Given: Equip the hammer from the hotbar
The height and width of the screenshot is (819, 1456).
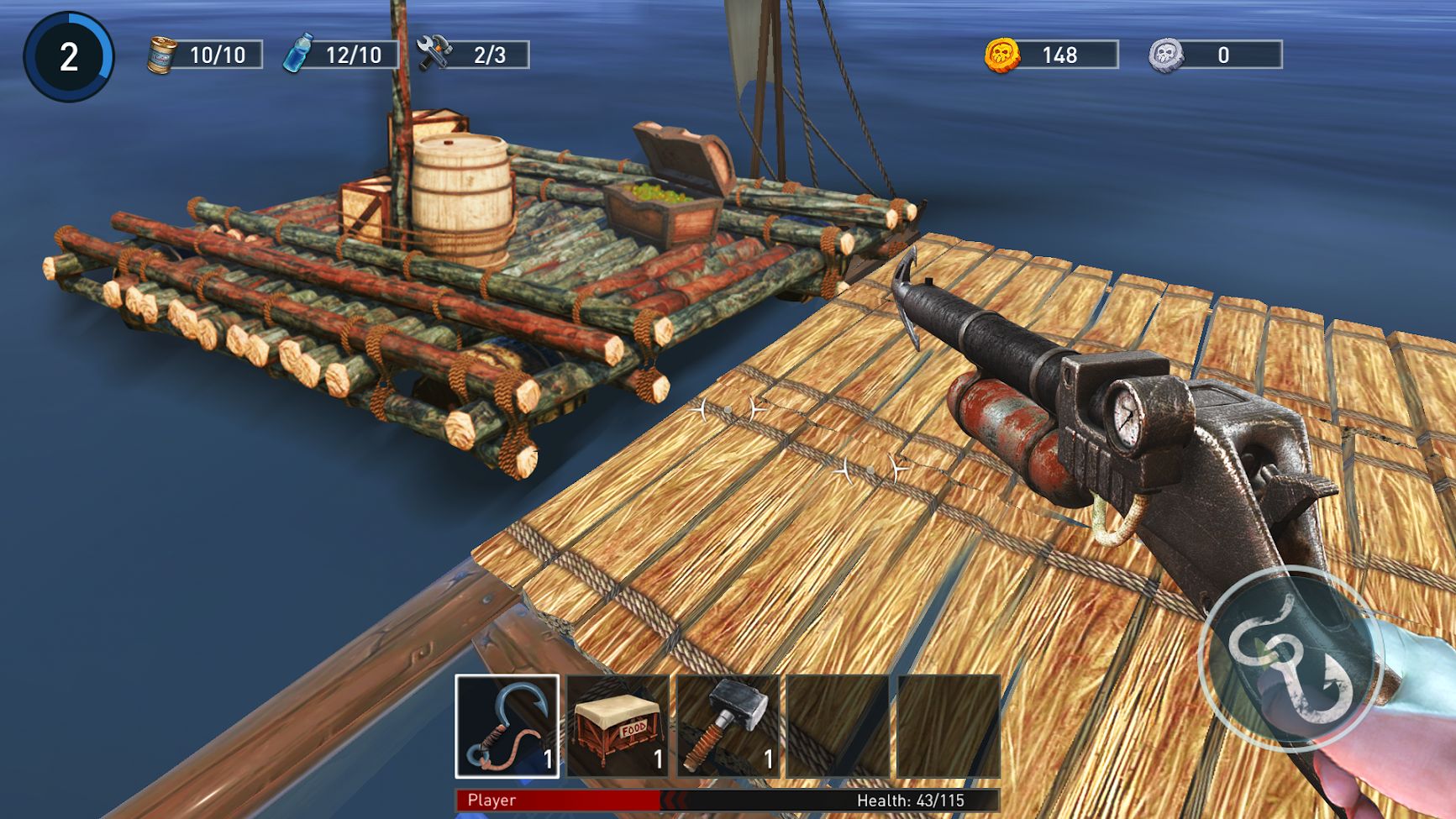Looking at the screenshot, I should point(728,726).
